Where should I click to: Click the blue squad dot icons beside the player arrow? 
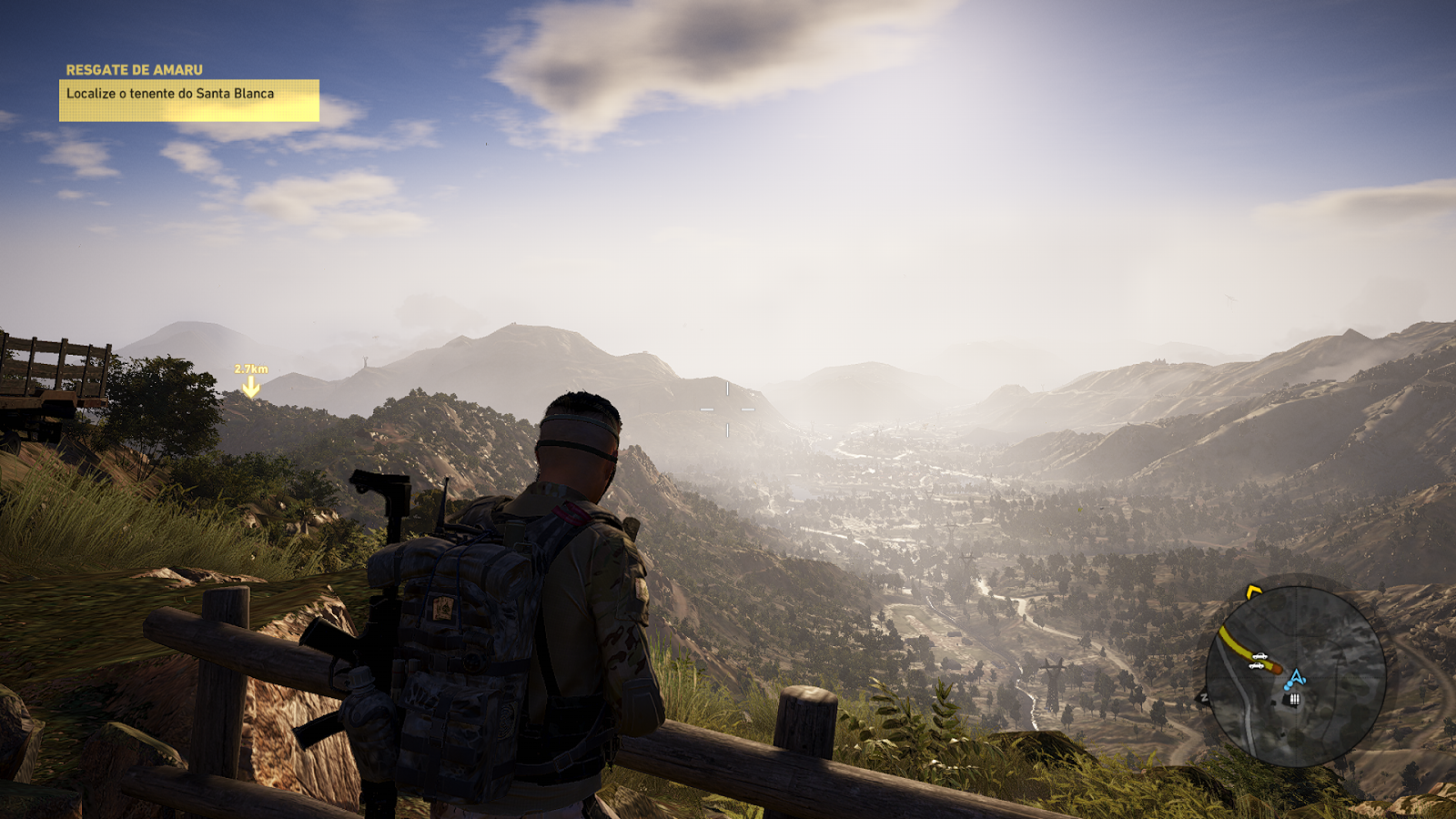pyautogui.click(x=1288, y=685)
